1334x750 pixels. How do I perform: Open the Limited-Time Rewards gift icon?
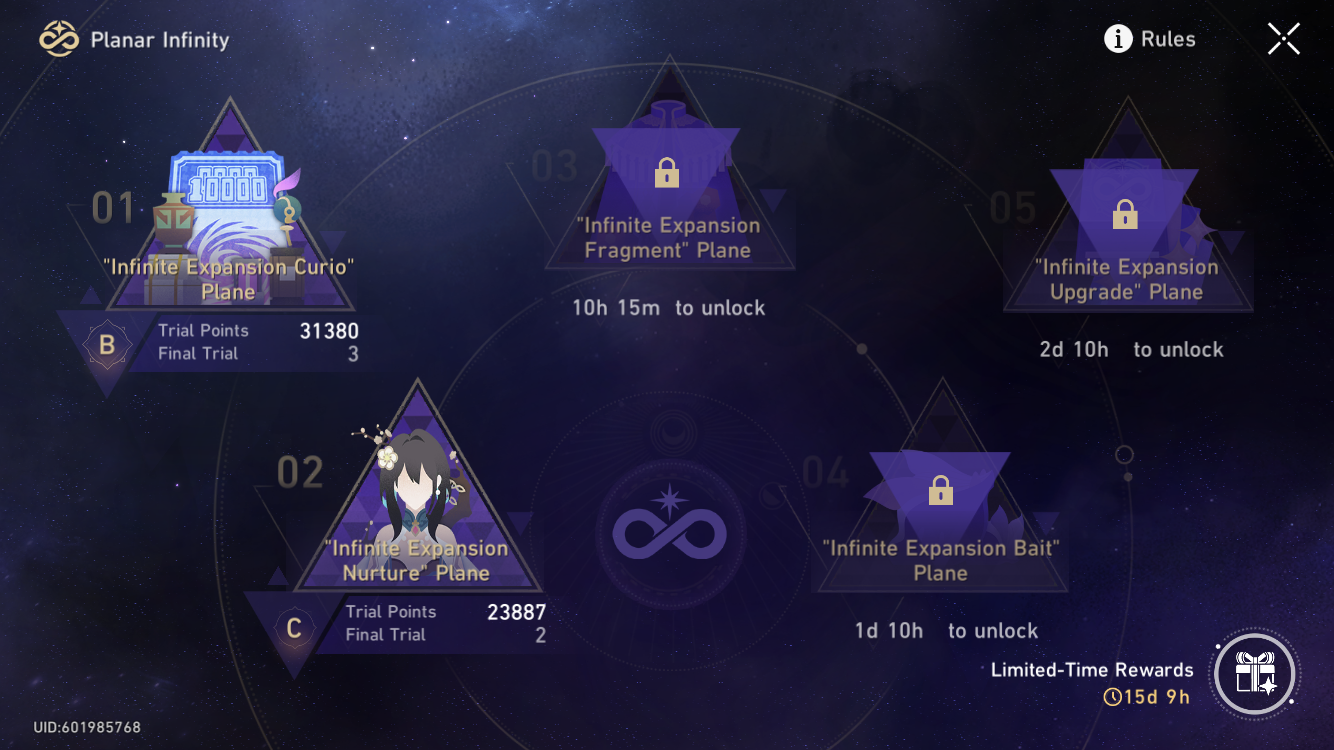point(1255,674)
